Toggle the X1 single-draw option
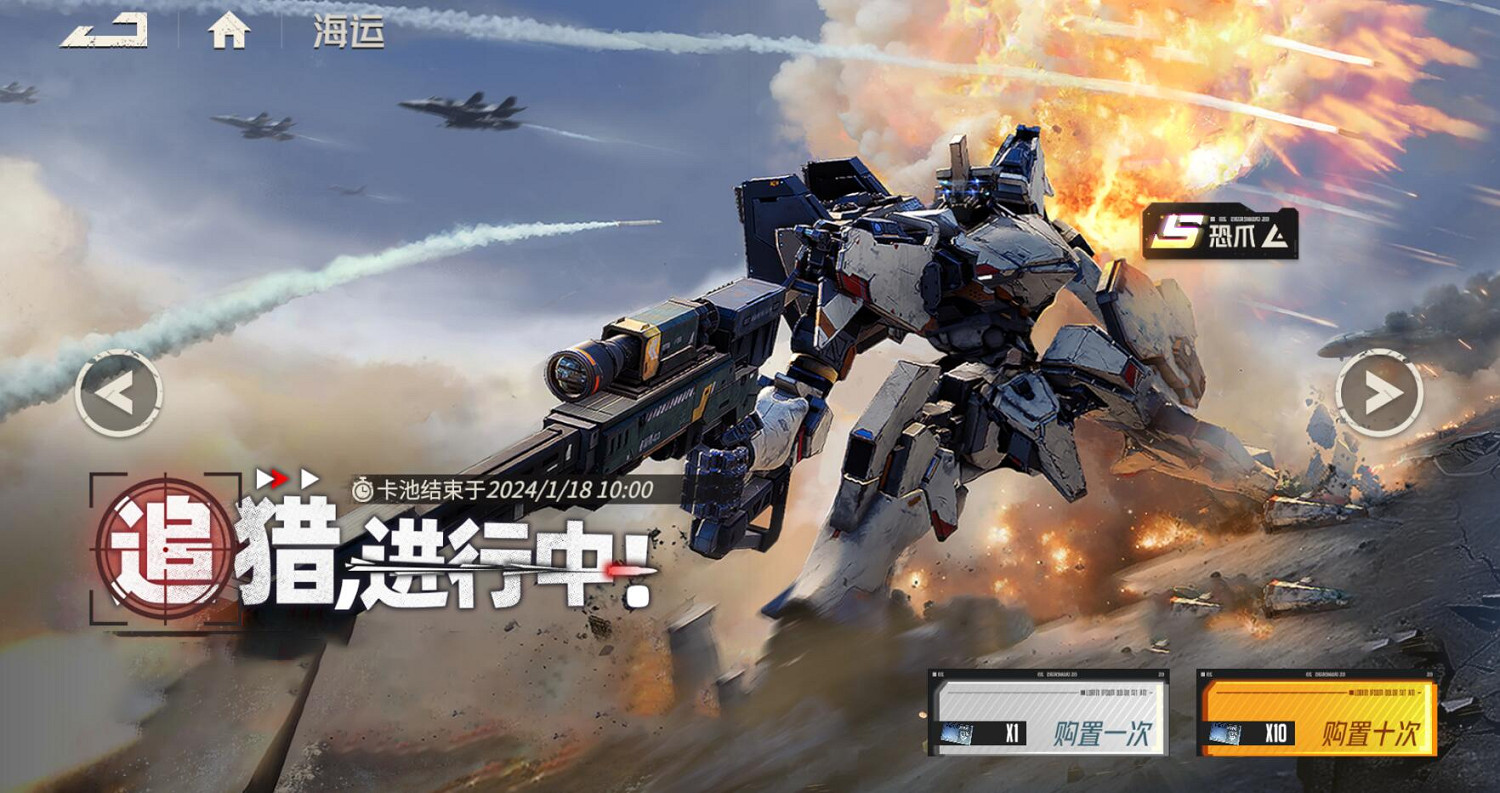 coord(1011,733)
